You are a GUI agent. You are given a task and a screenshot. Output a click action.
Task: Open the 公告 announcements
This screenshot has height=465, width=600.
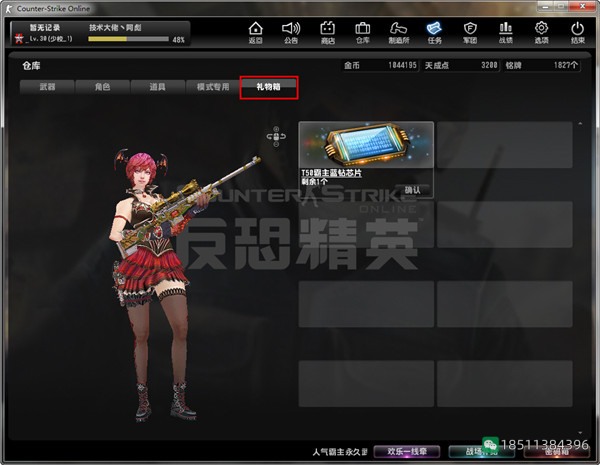(x=291, y=32)
